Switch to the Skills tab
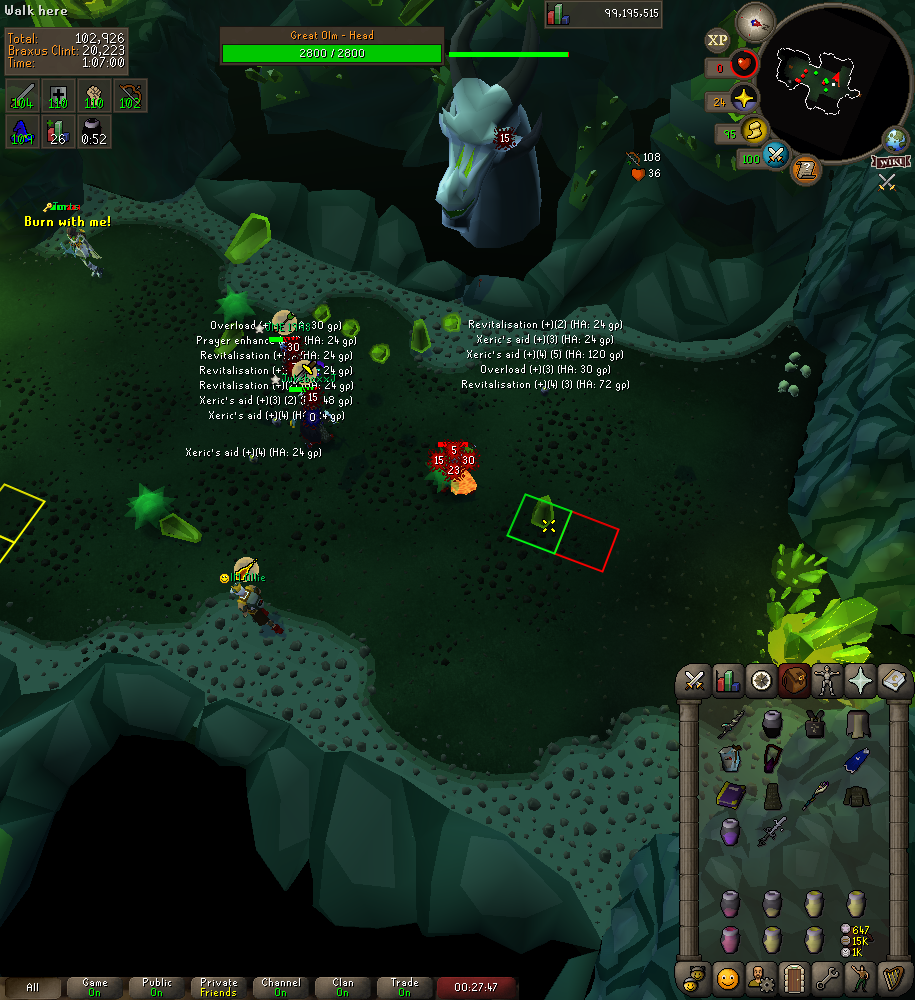 point(727,682)
